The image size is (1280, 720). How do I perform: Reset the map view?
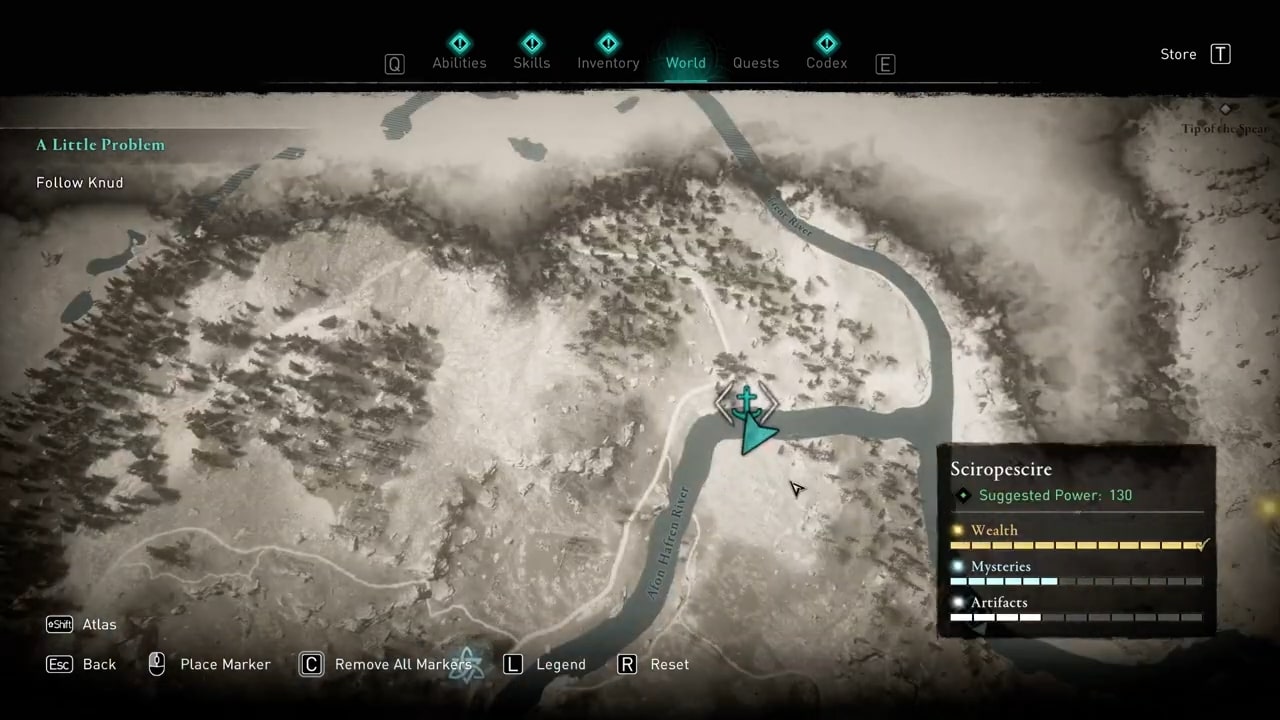tap(669, 664)
